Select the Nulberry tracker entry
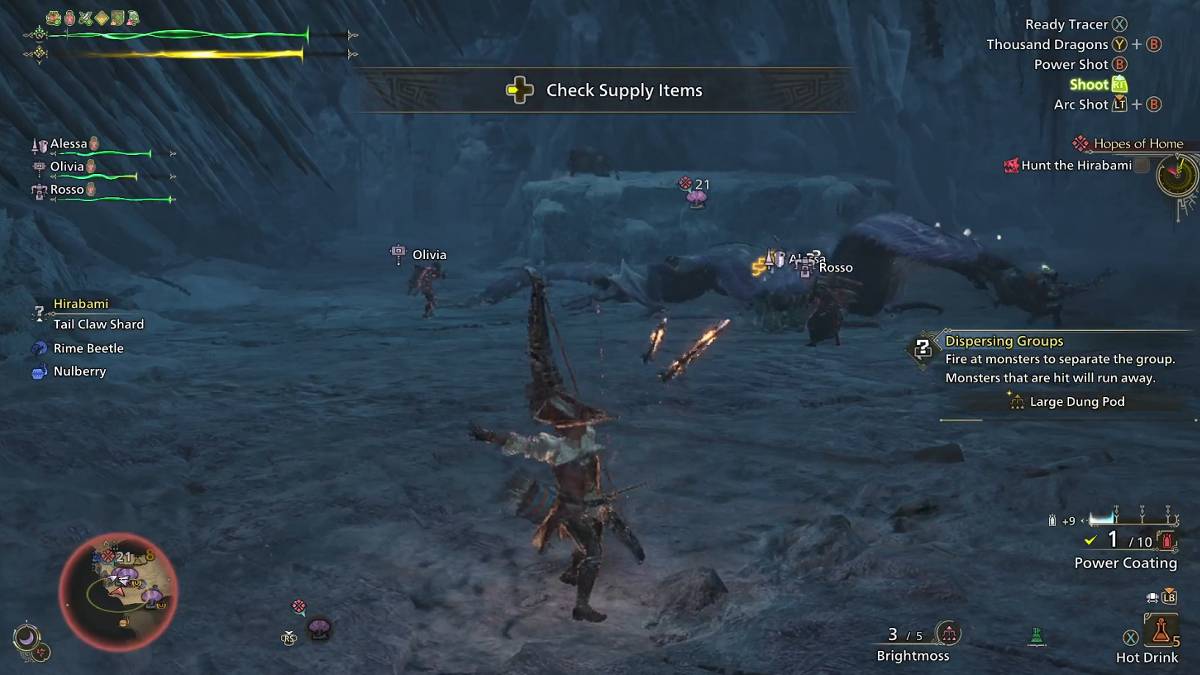 79,371
